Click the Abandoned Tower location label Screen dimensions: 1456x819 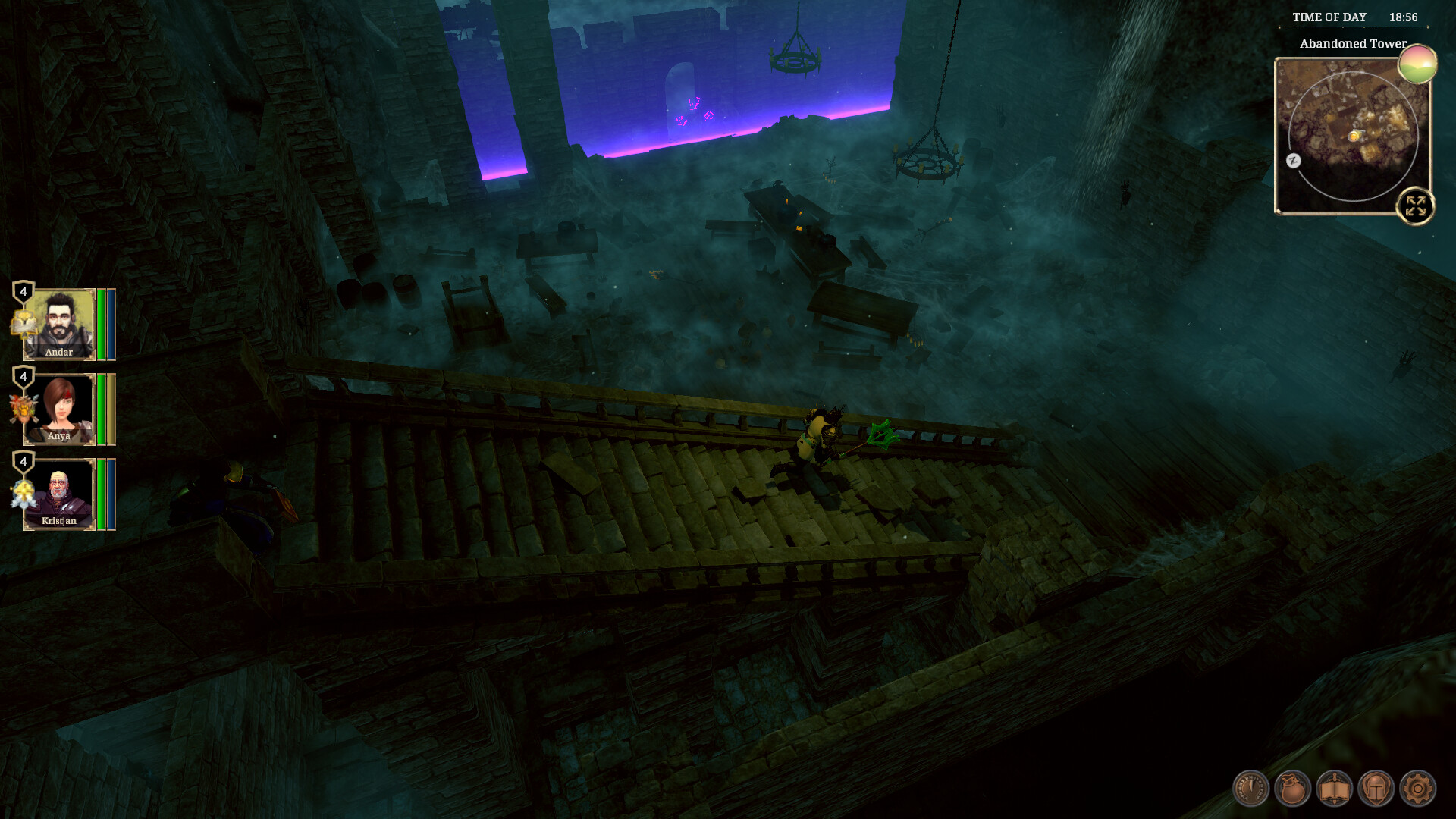1354,45
